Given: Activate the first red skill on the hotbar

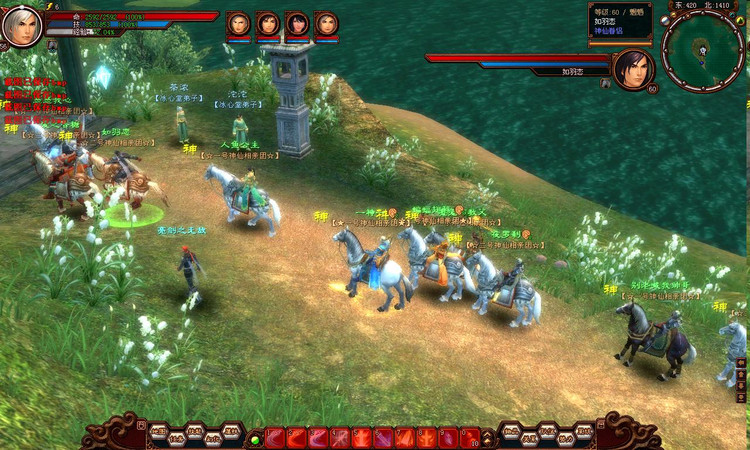Looking at the screenshot, I should tap(275, 438).
